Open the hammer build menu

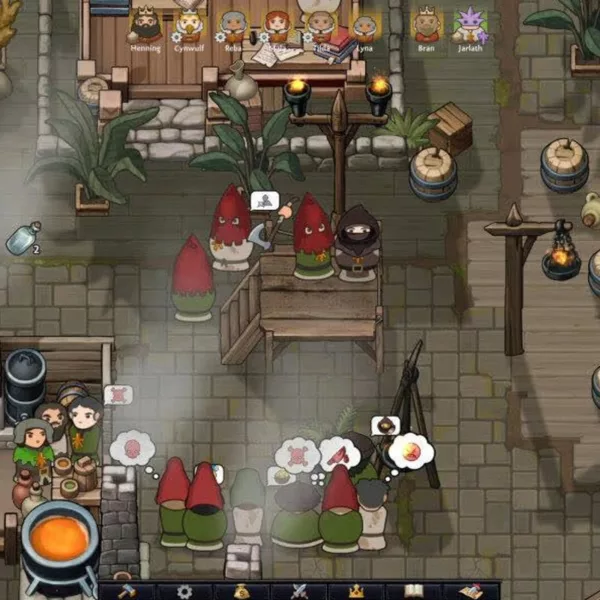click(127, 591)
